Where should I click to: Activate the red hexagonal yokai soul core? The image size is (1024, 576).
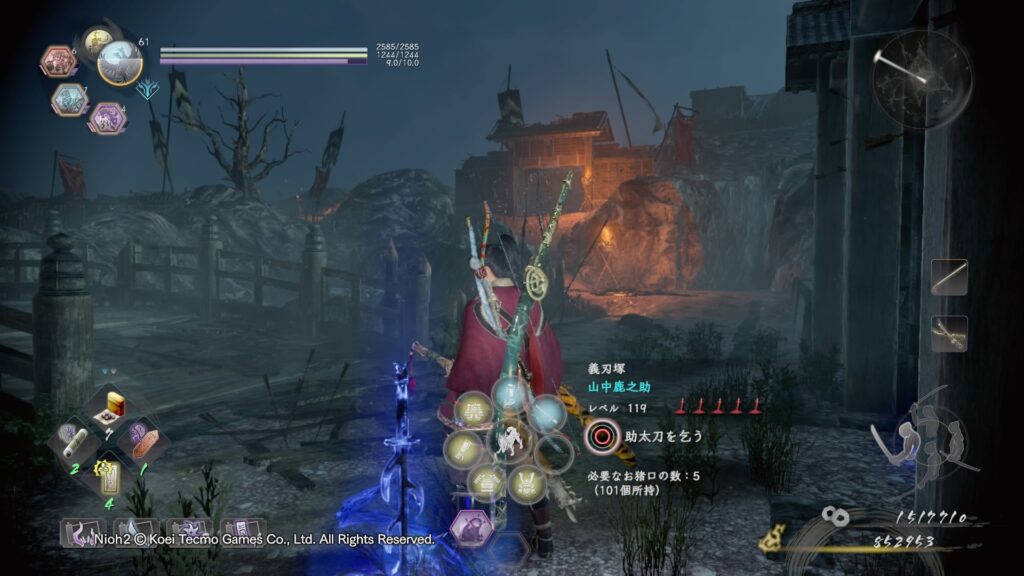[58, 62]
